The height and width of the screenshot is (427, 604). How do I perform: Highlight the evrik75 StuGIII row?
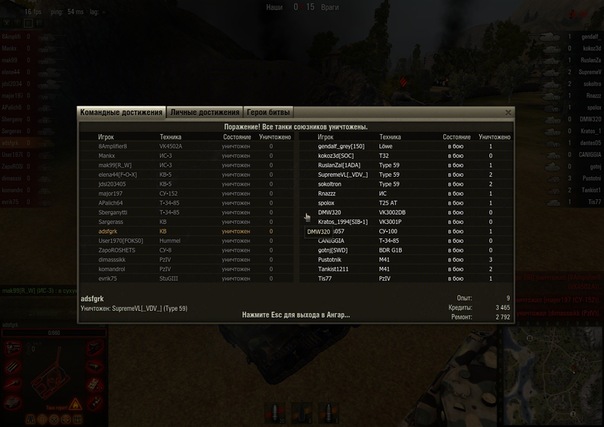pyautogui.click(x=110, y=278)
